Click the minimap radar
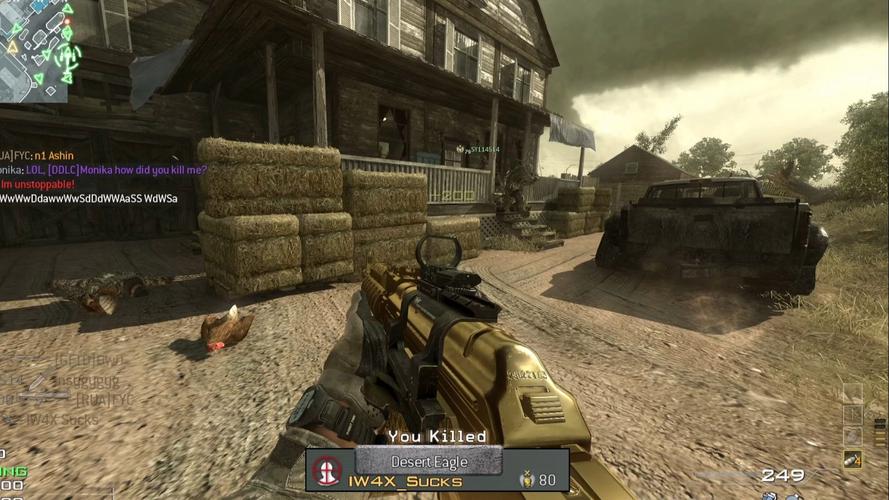The image size is (889, 500). click(x=36, y=50)
